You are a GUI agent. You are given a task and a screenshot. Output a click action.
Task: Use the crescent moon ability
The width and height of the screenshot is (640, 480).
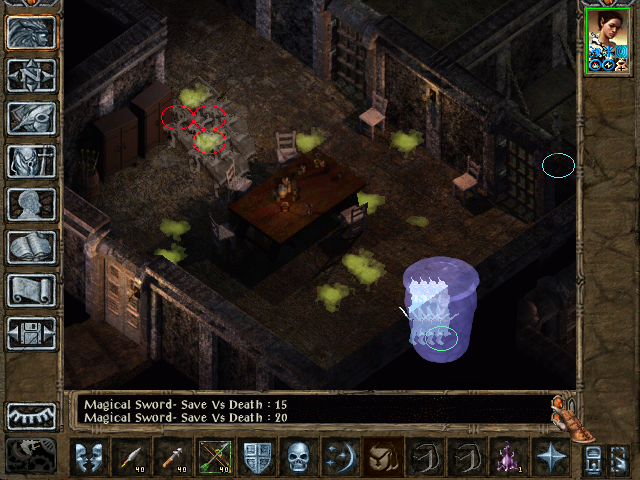pyautogui.click(x=341, y=458)
